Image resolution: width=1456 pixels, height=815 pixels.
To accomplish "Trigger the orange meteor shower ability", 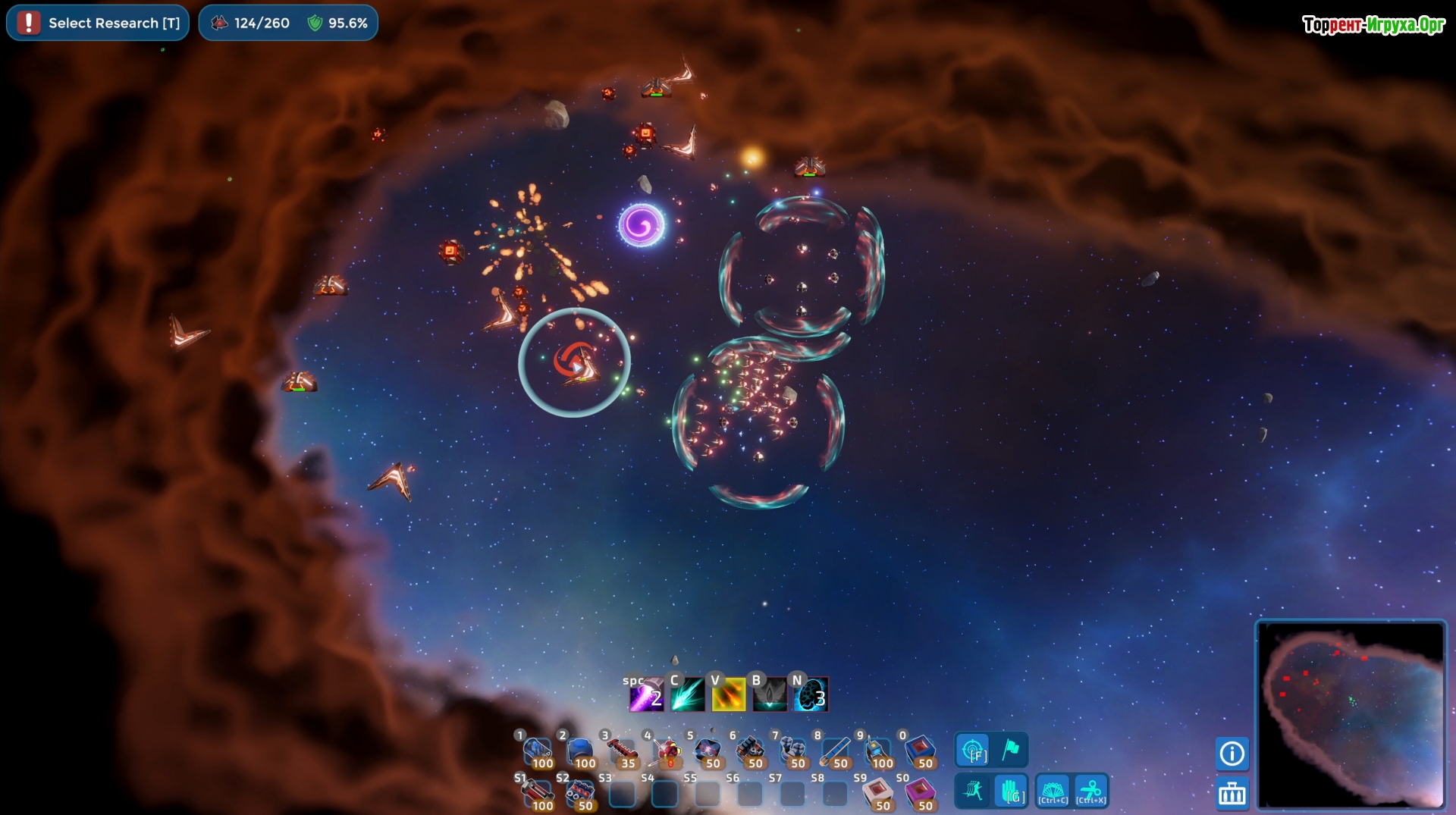I will pos(728,695).
